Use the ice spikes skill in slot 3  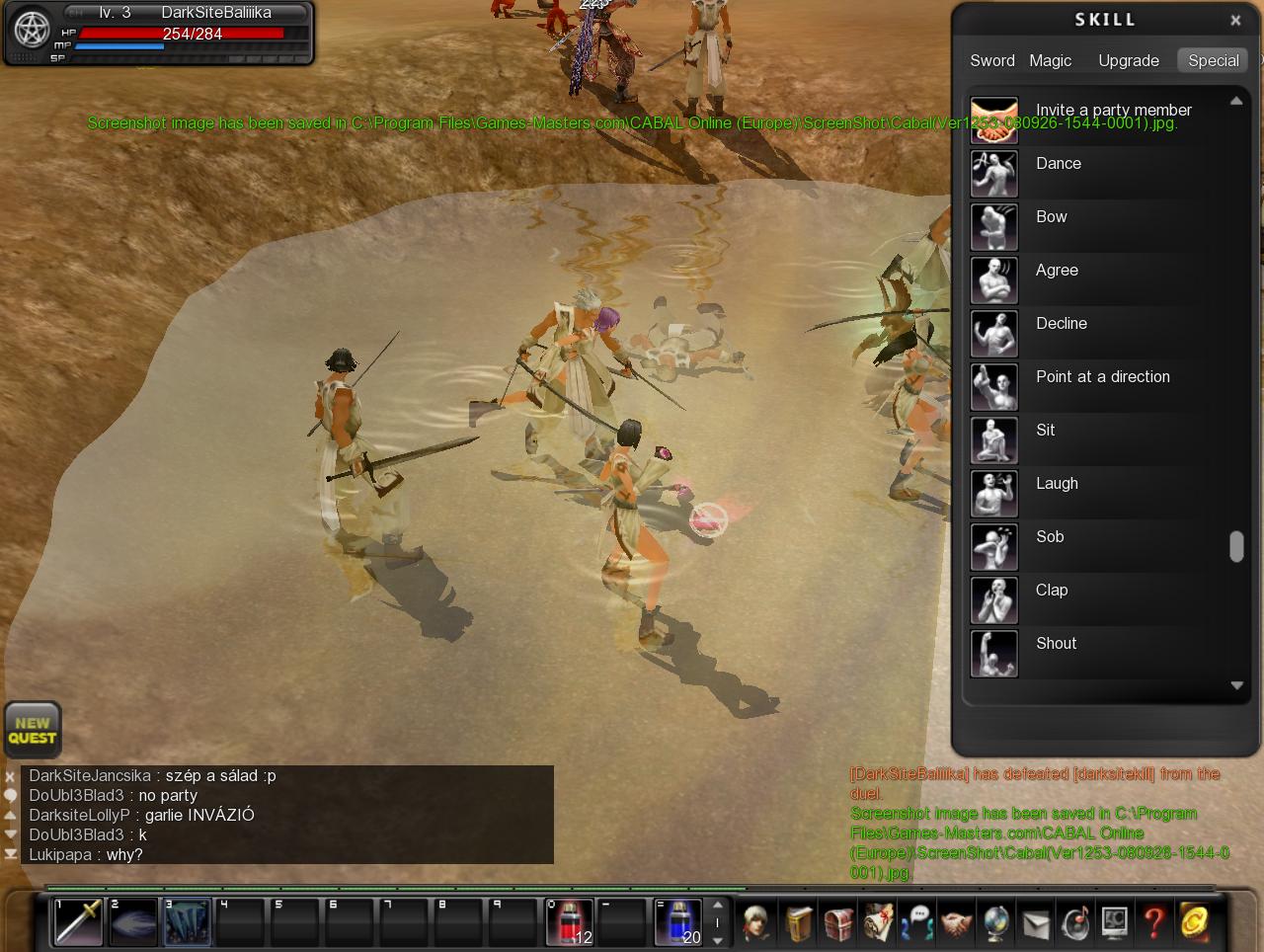pos(187,922)
